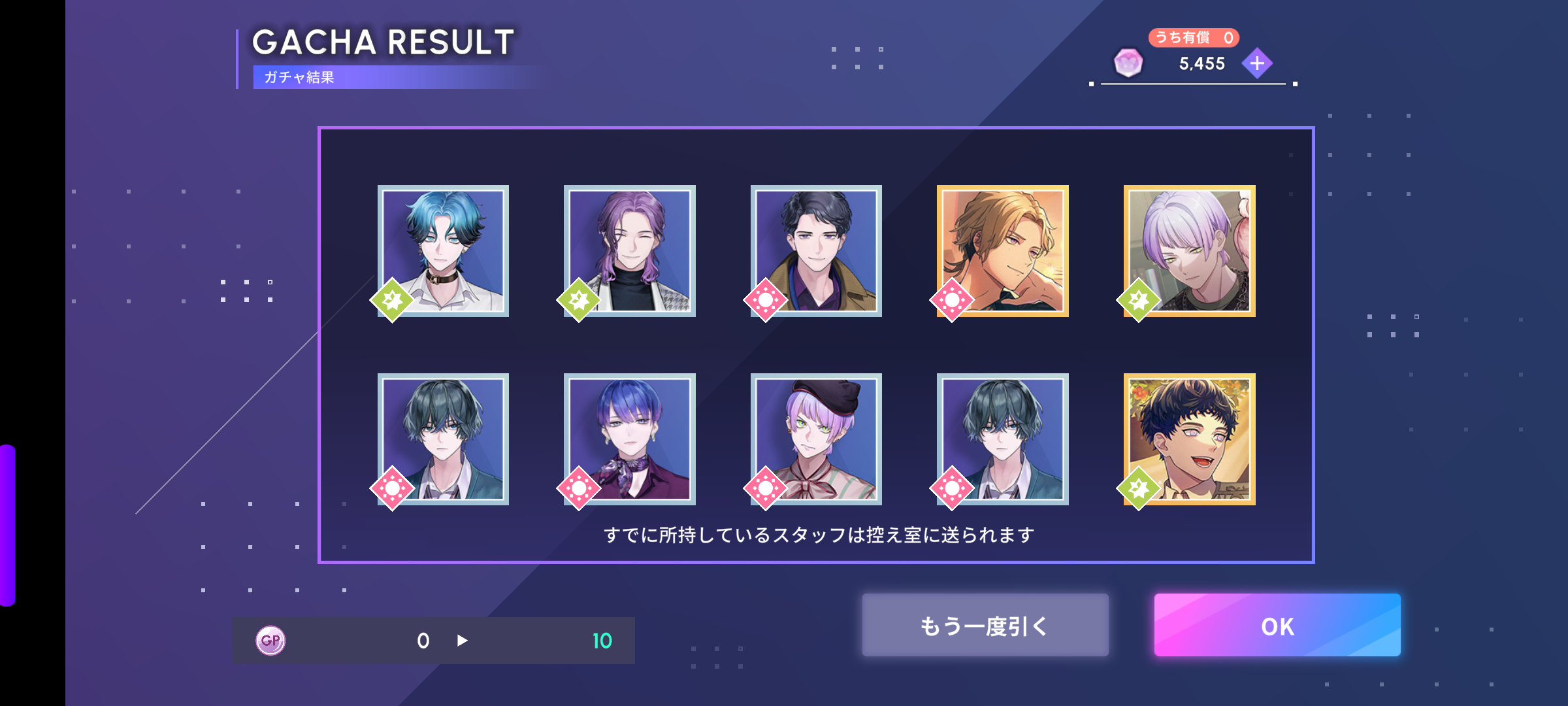View the lavender-haired gold-framed card with chain necklace
The image size is (1568, 706).
[1189, 251]
